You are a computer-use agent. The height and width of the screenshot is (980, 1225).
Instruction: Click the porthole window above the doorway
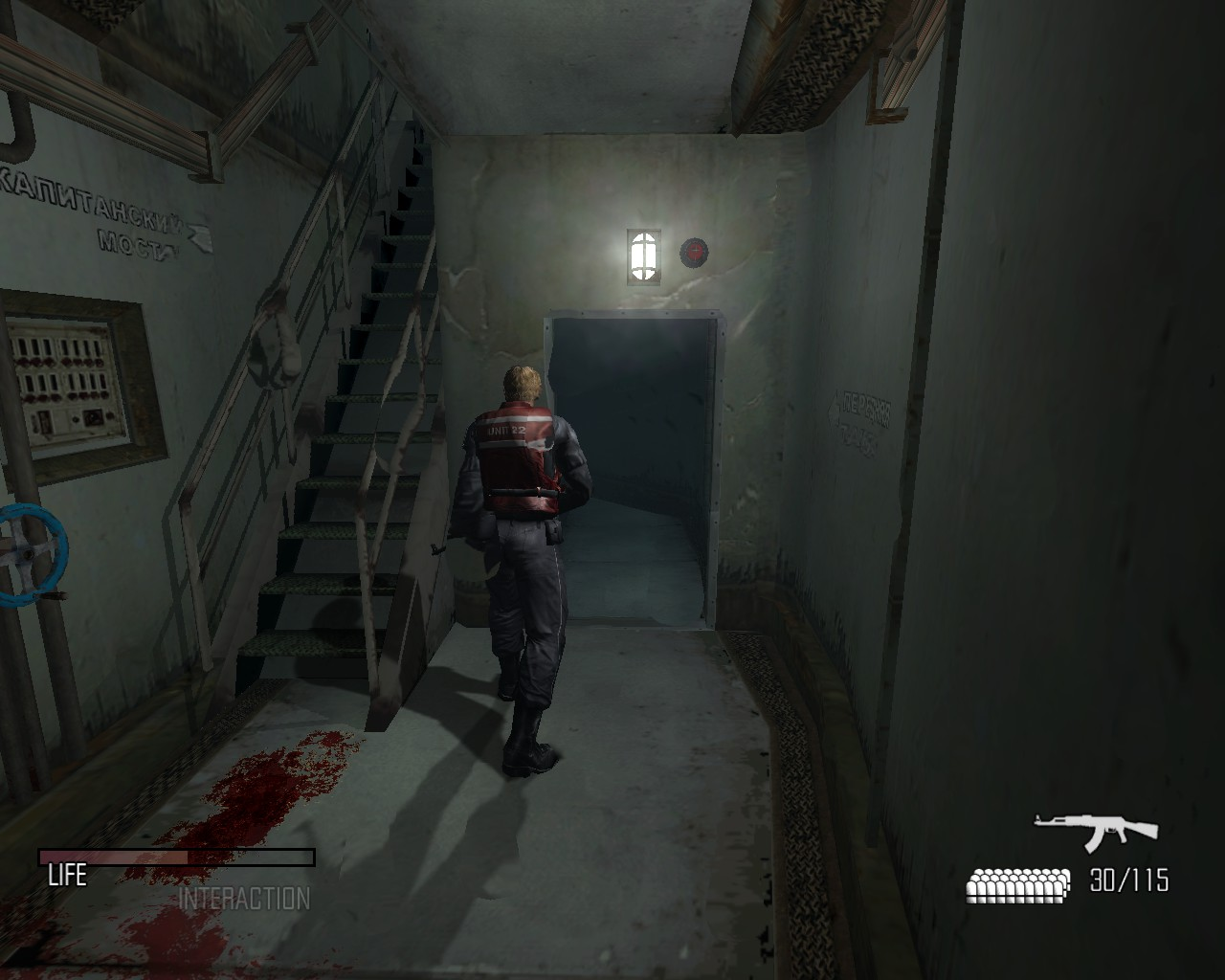coord(644,254)
